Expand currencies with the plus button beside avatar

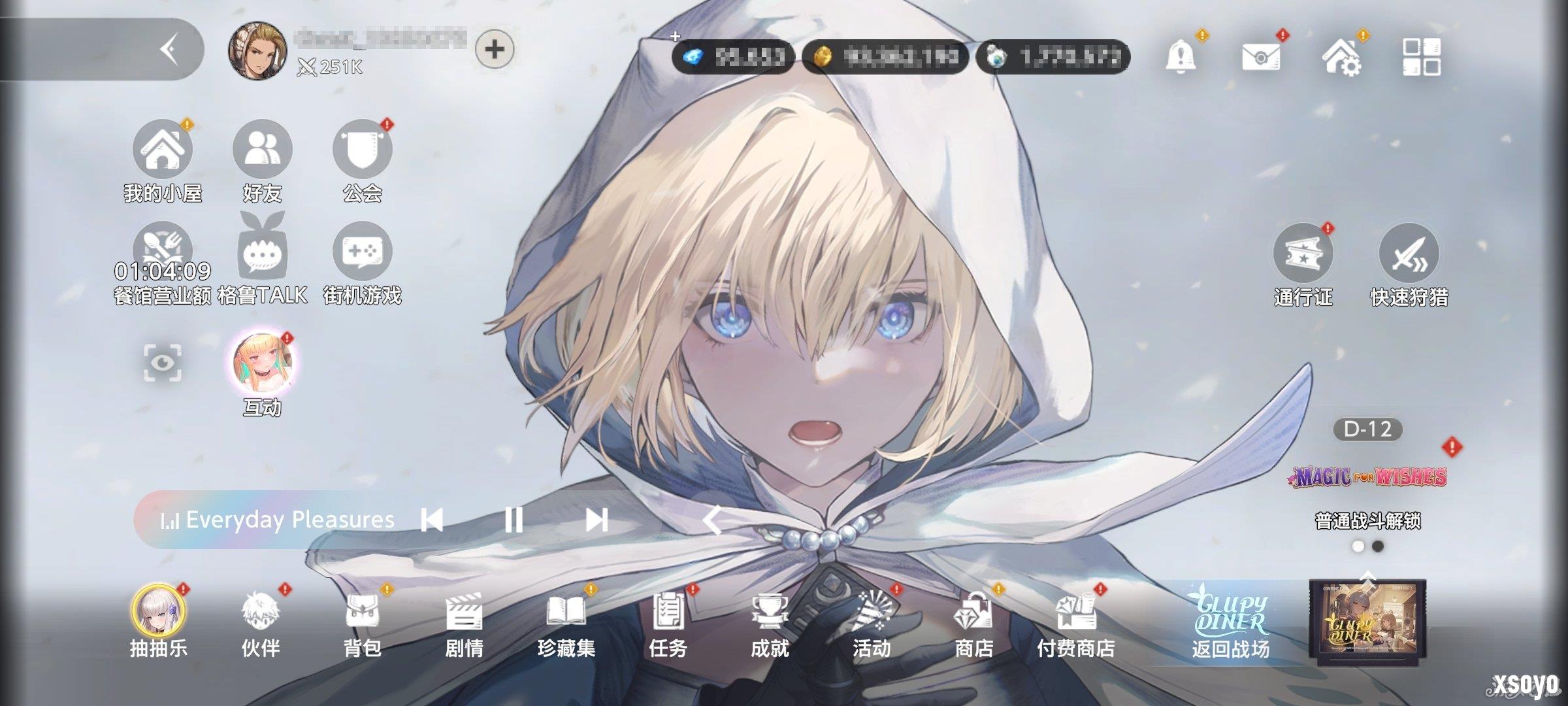(493, 49)
